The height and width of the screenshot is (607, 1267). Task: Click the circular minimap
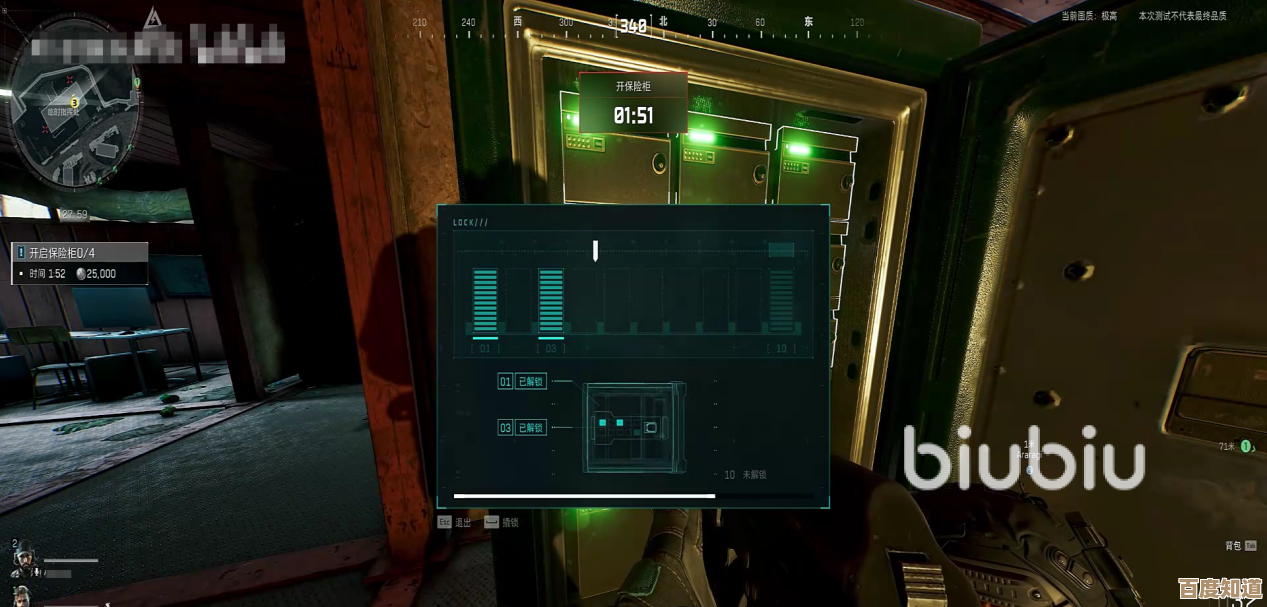tap(73, 118)
